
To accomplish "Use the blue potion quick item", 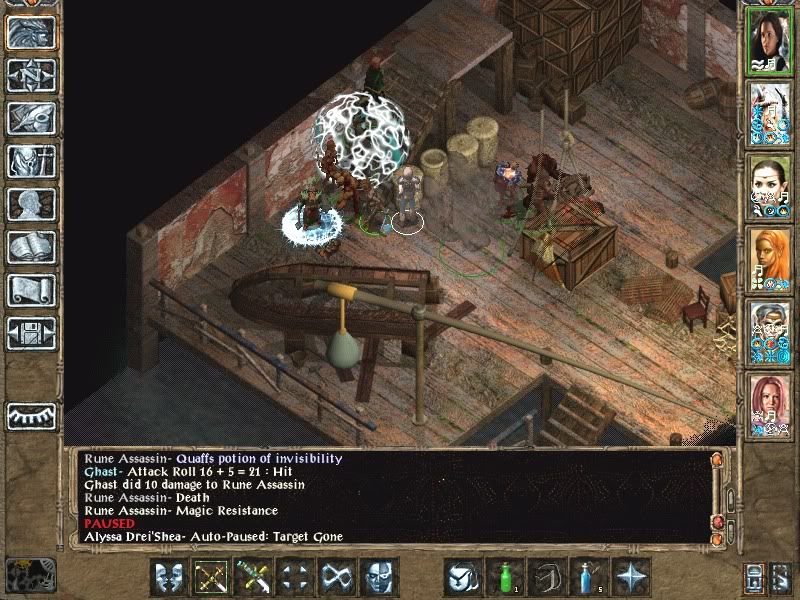I will [x=589, y=577].
